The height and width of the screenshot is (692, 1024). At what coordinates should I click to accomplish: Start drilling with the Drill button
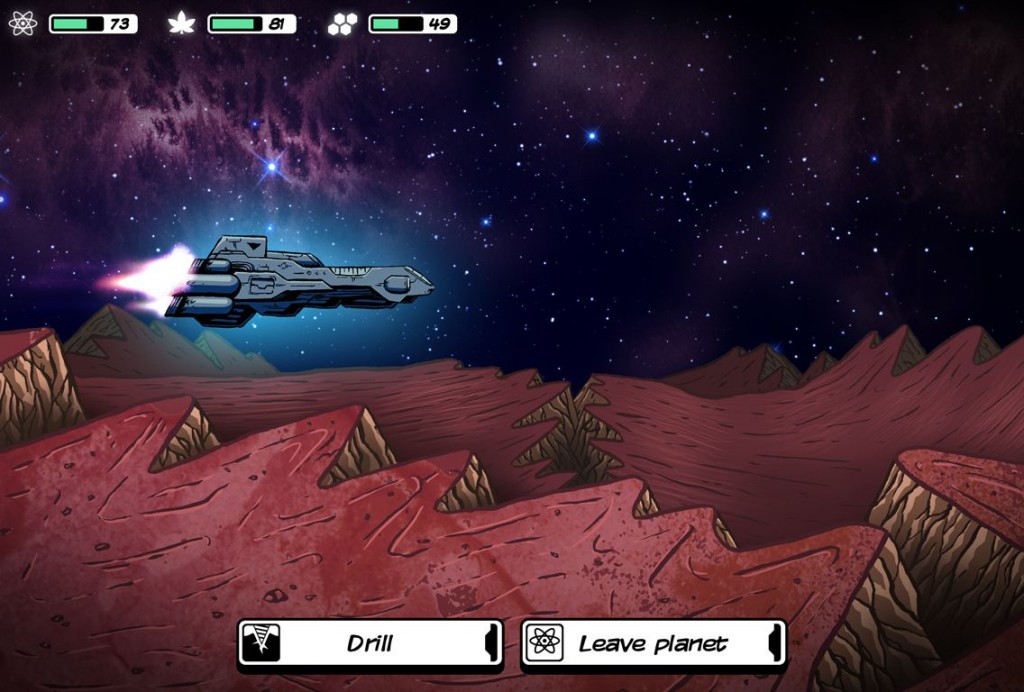[x=370, y=643]
